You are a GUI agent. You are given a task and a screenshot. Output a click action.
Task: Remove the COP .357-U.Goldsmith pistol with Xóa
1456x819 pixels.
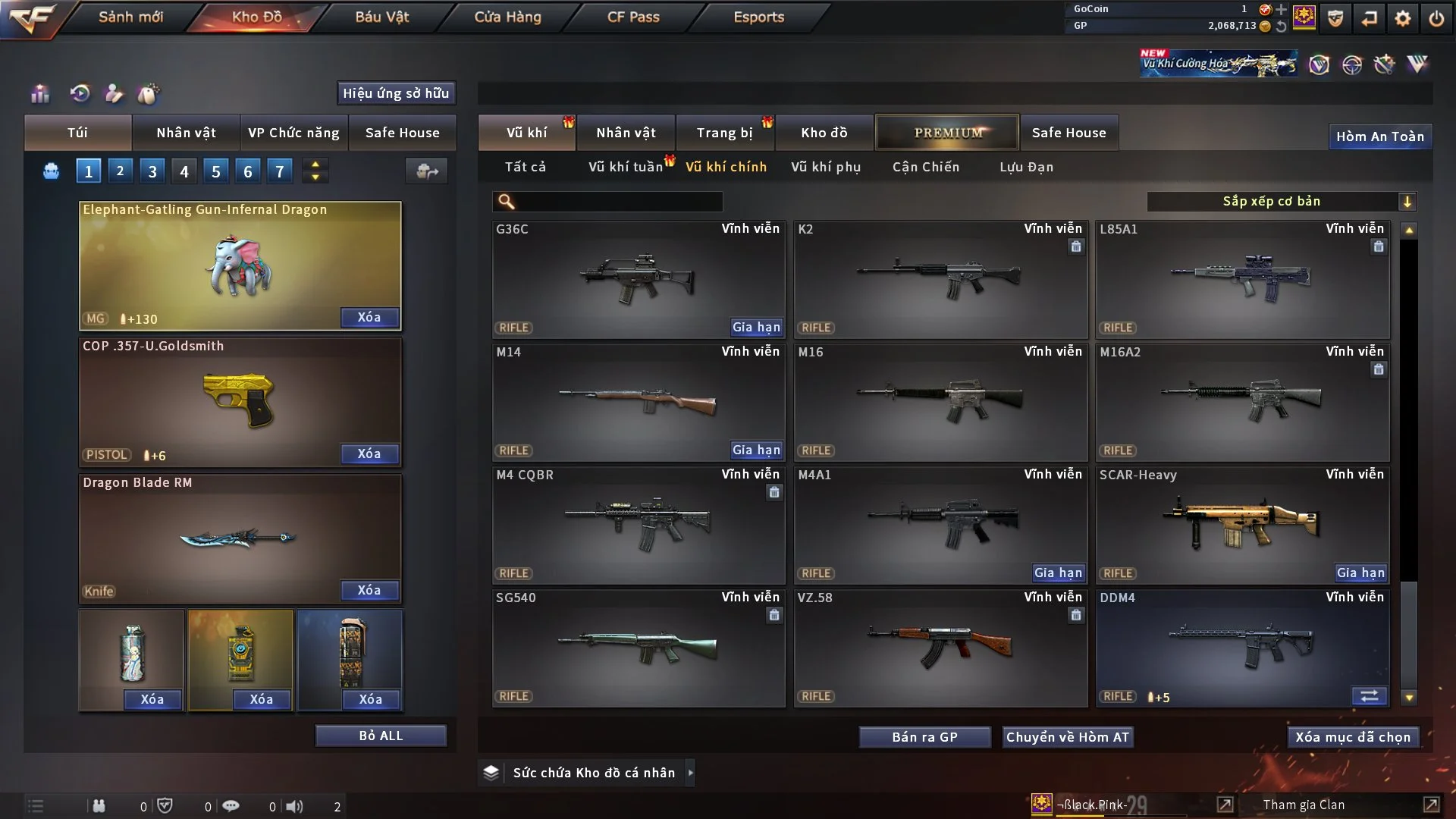(x=369, y=453)
